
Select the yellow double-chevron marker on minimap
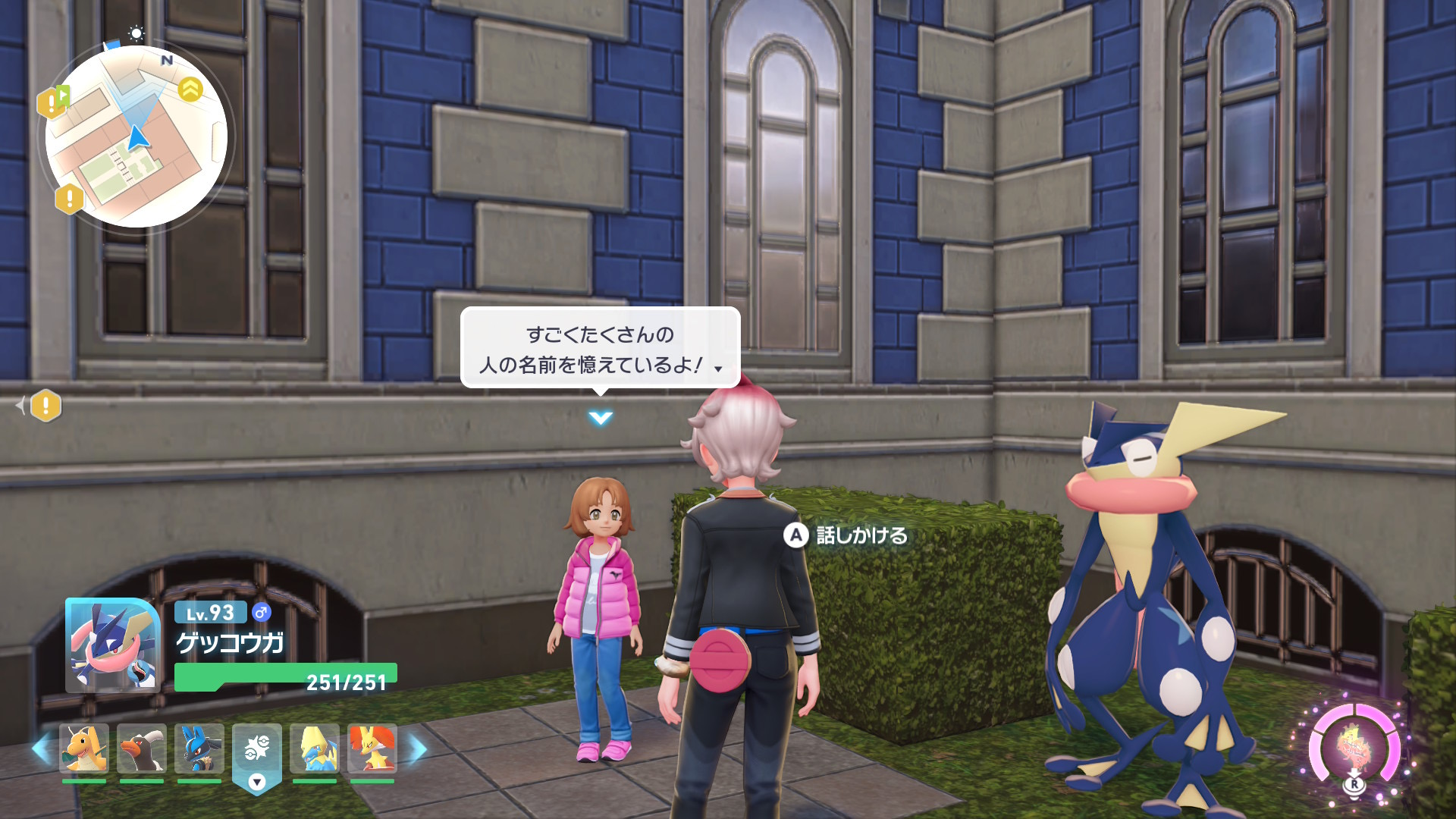(190, 89)
